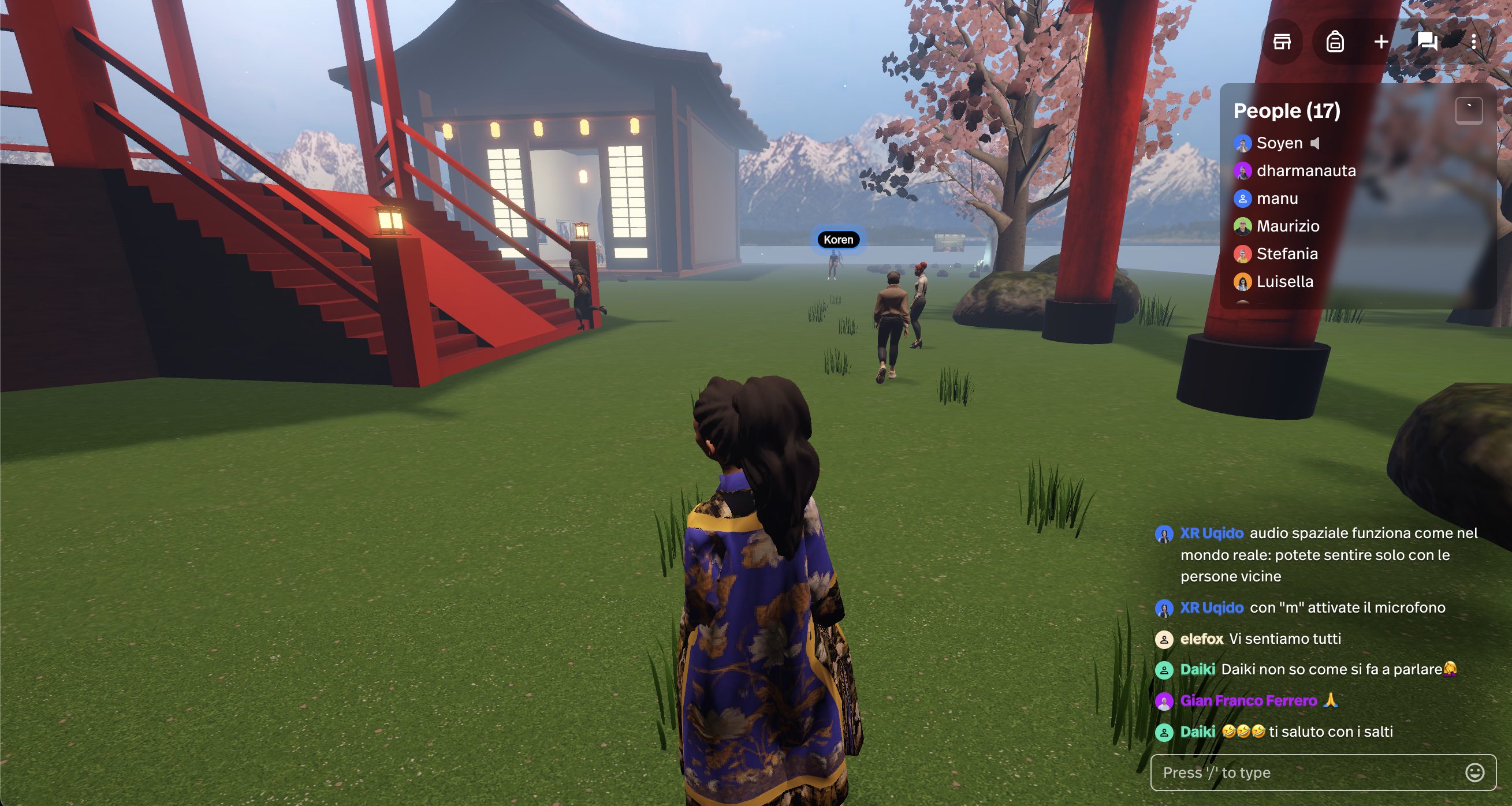Open the backpack inventory
This screenshot has width=1512, height=806.
1335,42
